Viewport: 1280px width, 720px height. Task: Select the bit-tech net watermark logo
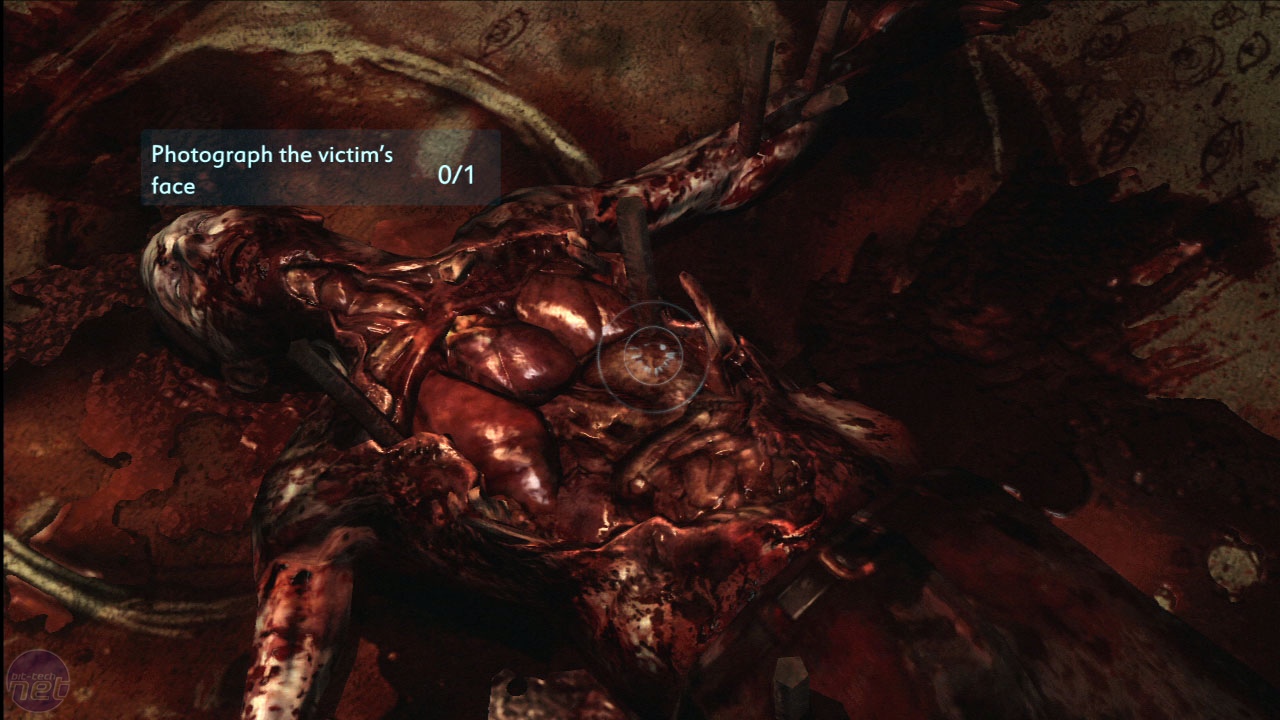38,680
